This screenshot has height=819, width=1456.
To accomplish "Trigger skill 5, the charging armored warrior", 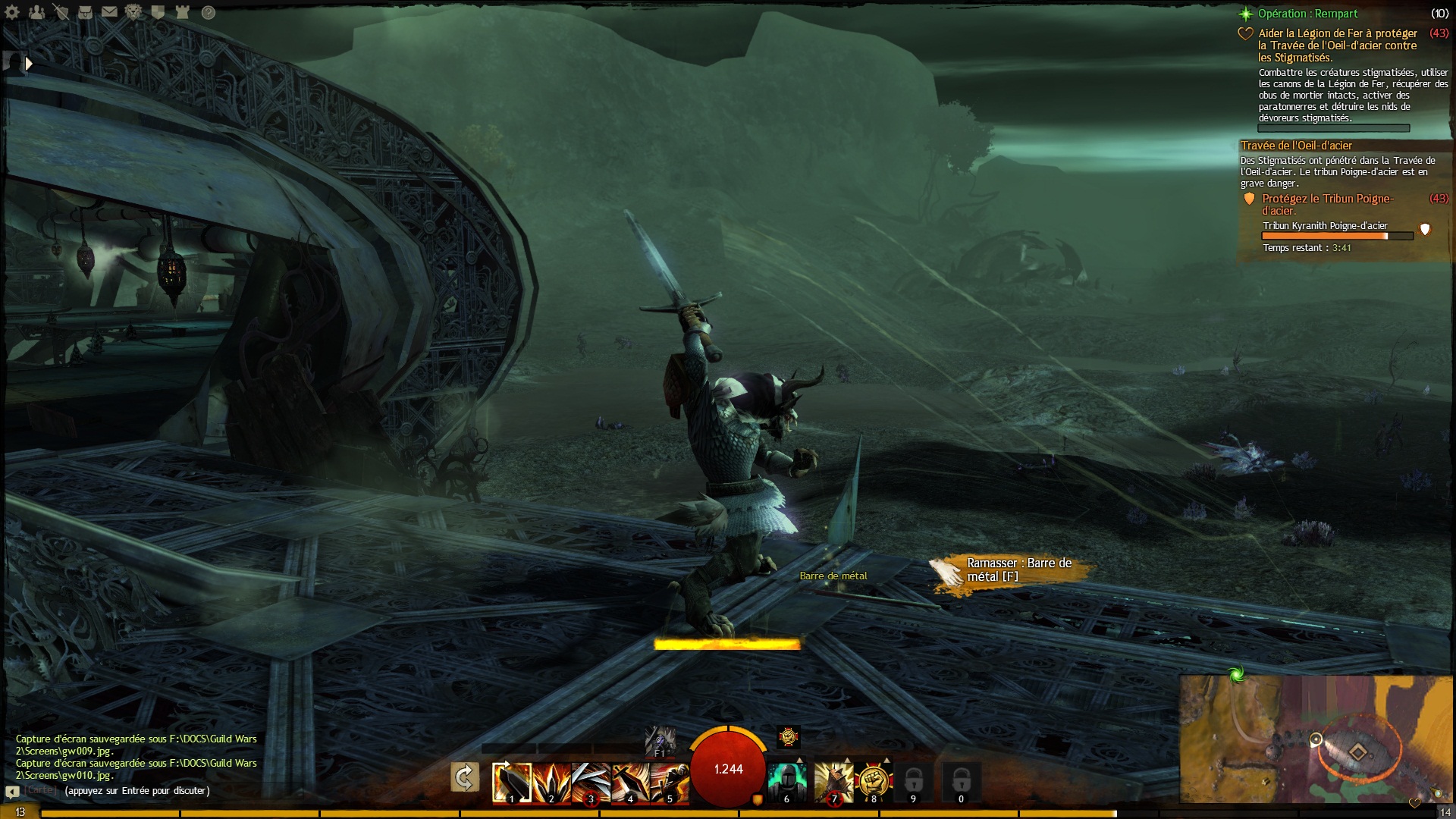I will point(669,782).
